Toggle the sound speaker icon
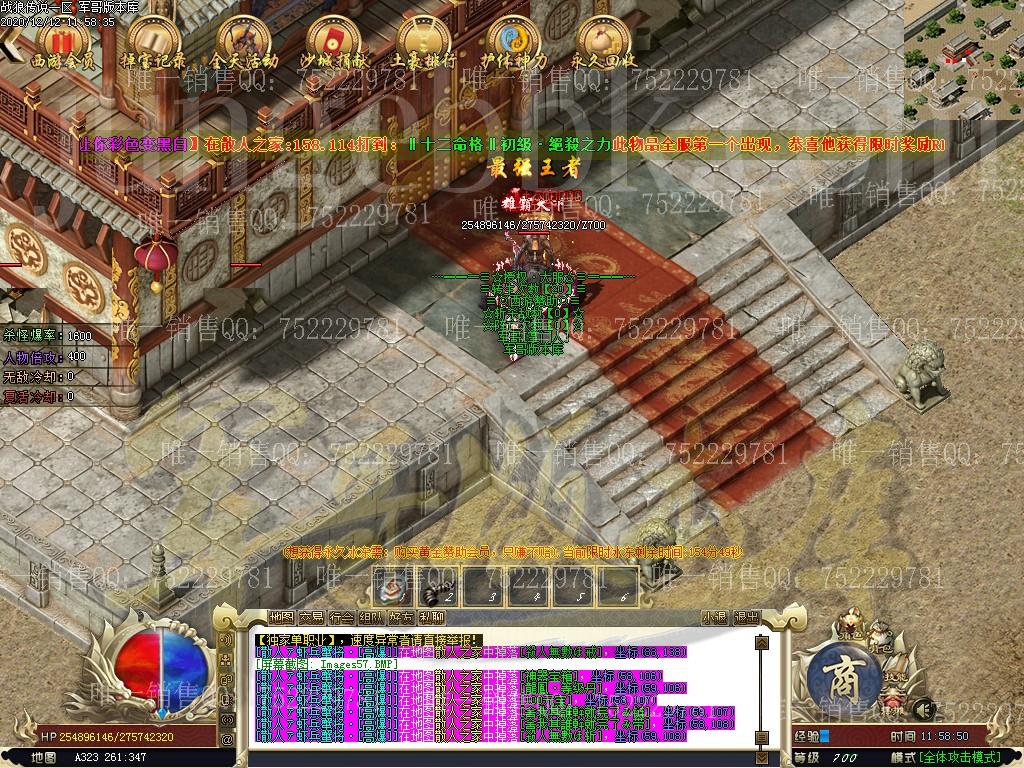 click(226, 637)
